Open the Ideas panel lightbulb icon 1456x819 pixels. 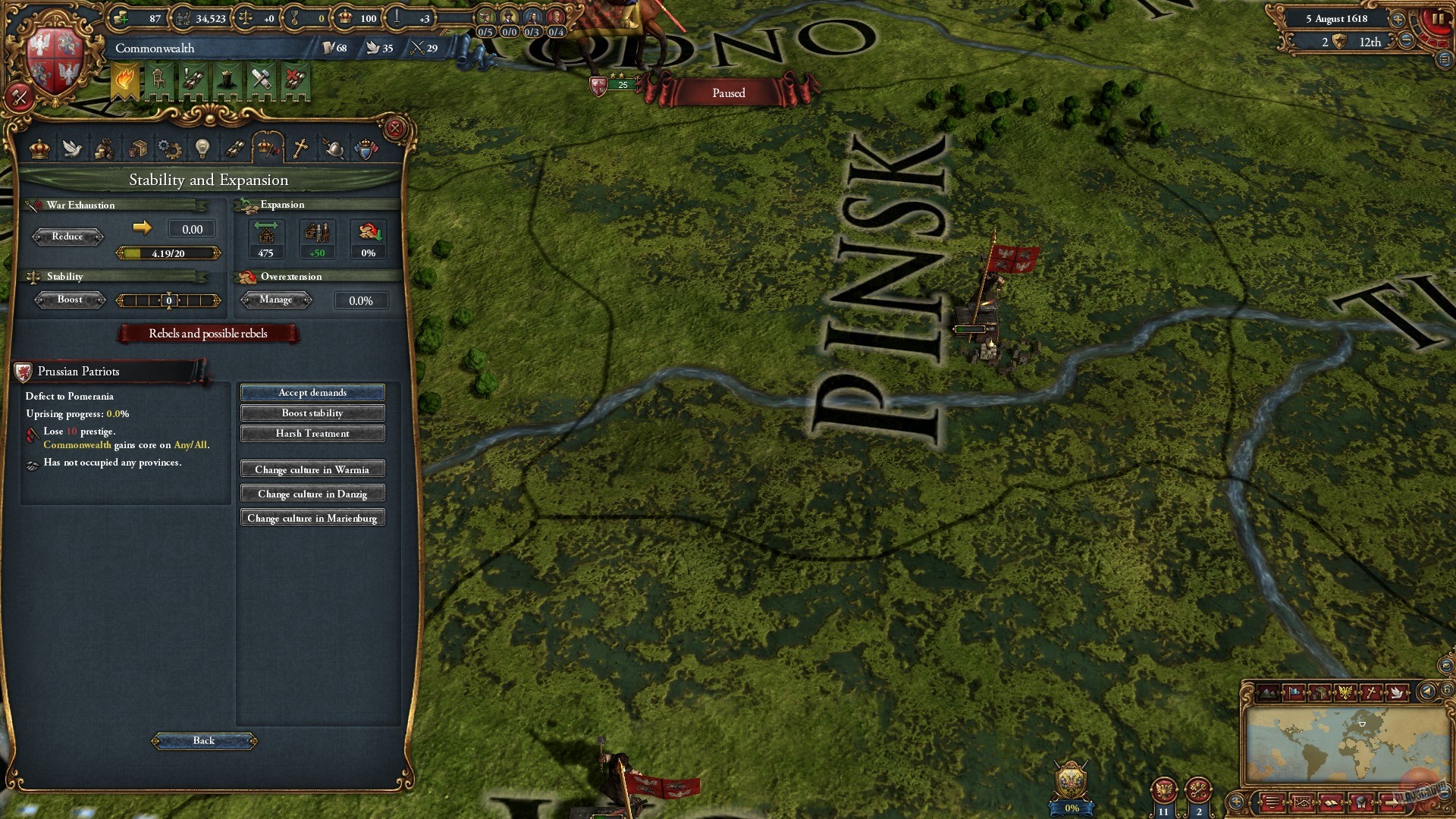pyautogui.click(x=202, y=149)
